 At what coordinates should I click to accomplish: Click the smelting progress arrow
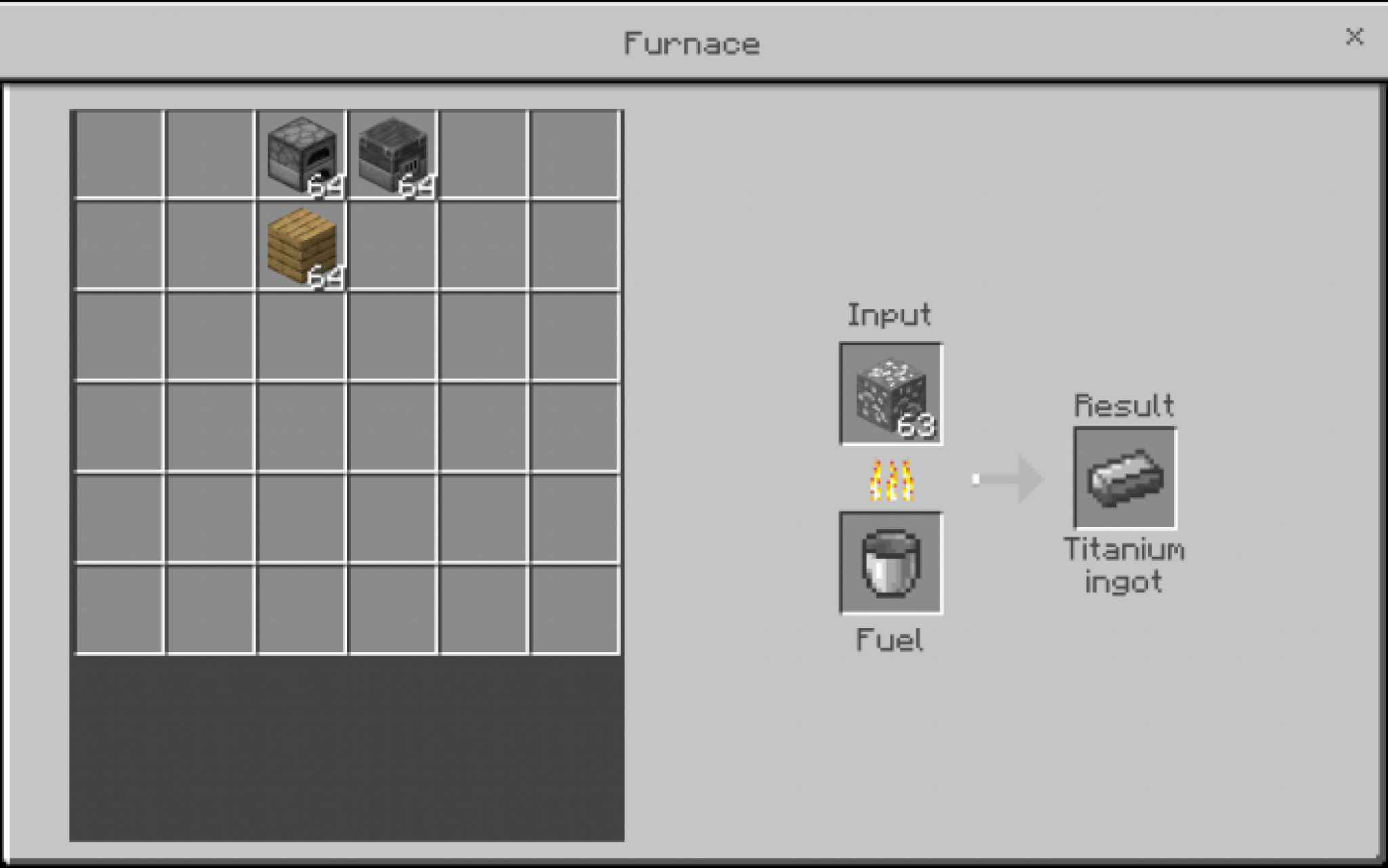pos(1010,478)
